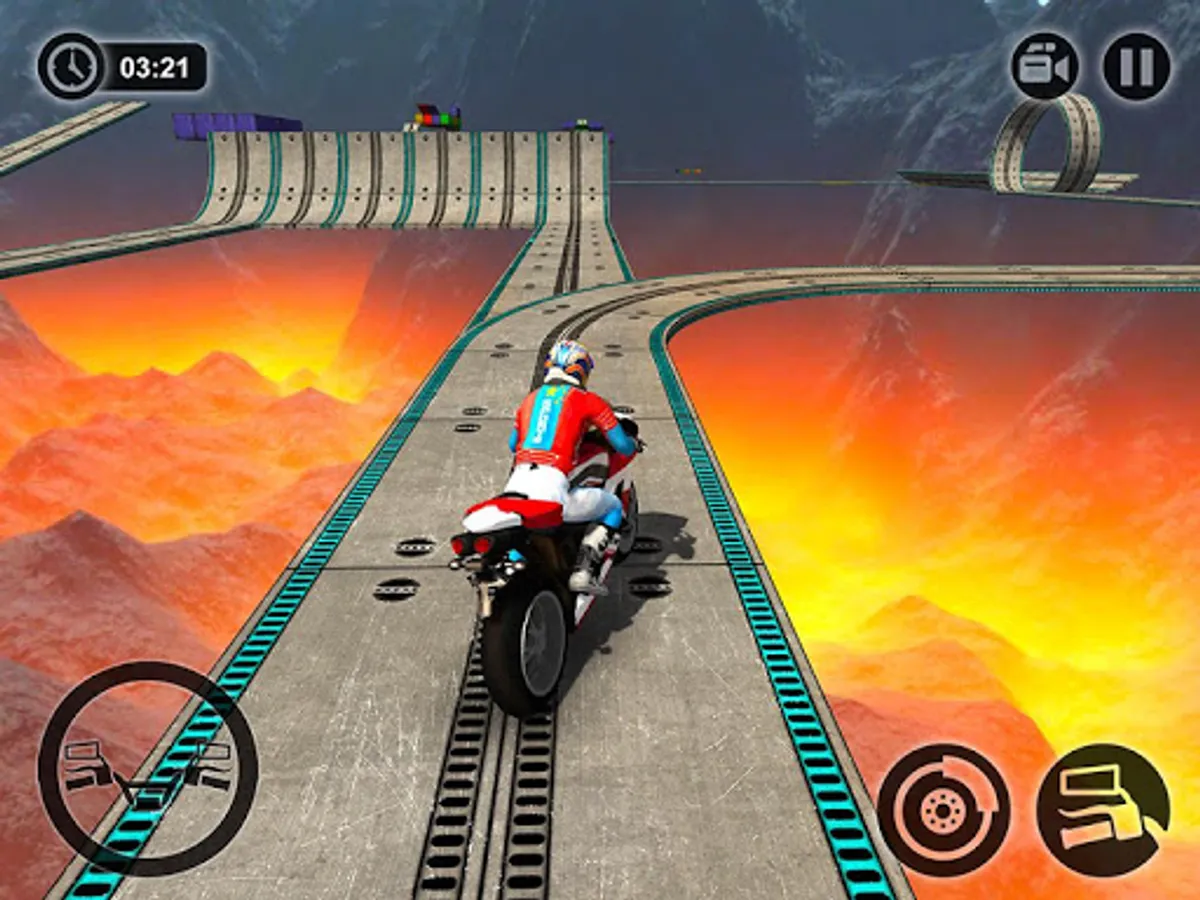The width and height of the screenshot is (1200, 900).
Task: Hit the accelerator pedal button
Action: [x=1103, y=809]
